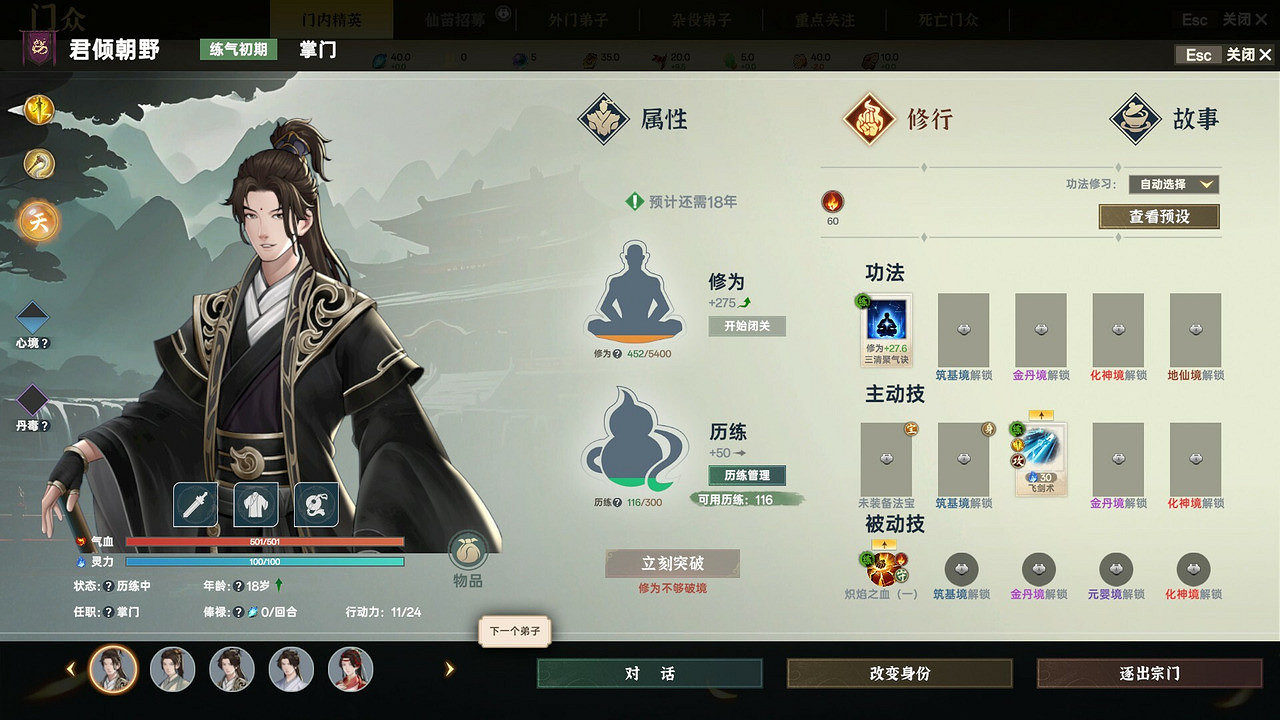Select the second disciple portrait at the bottom
This screenshot has width=1280, height=720.
(x=171, y=670)
